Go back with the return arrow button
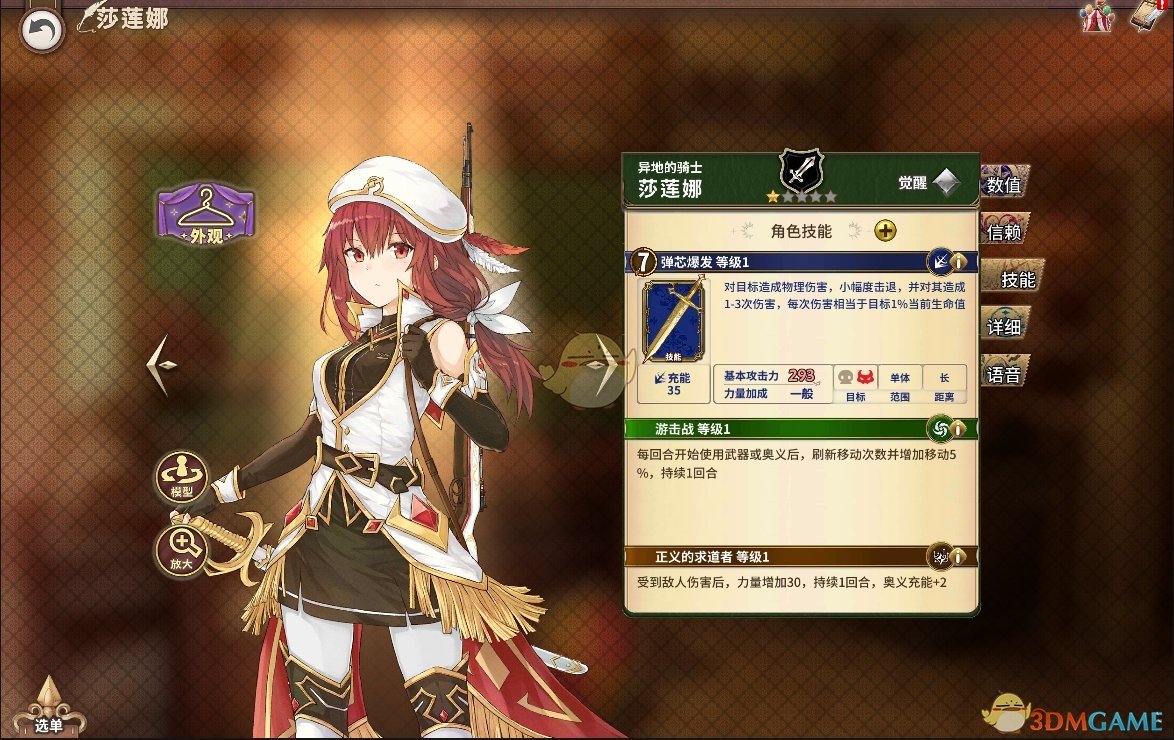The width and height of the screenshot is (1174, 740). [x=41, y=30]
